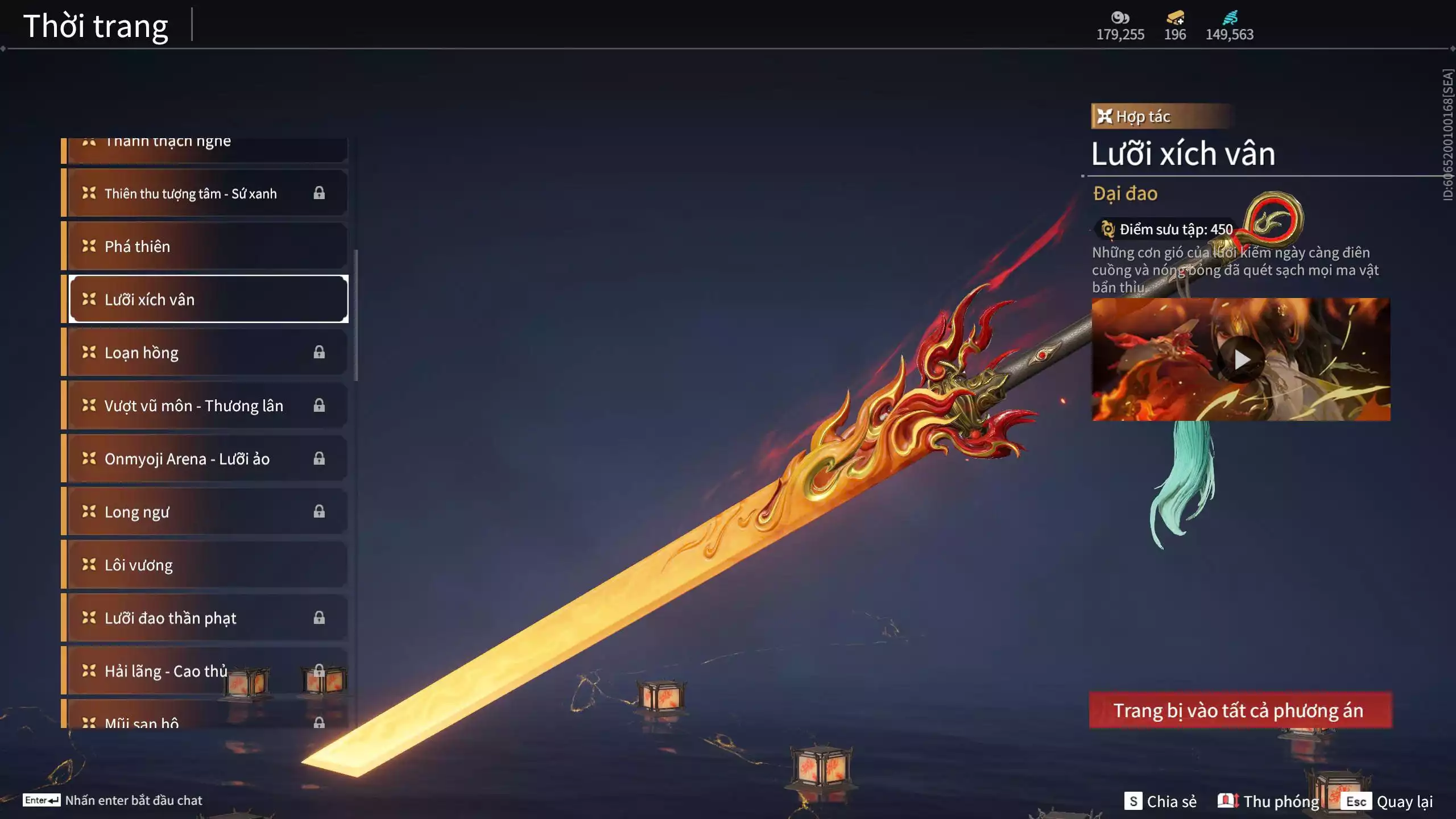Image resolution: width=1456 pixels, height=819 pixels.
Task: Share the skin with Chia sẻ
Action: click(1160, 801)
